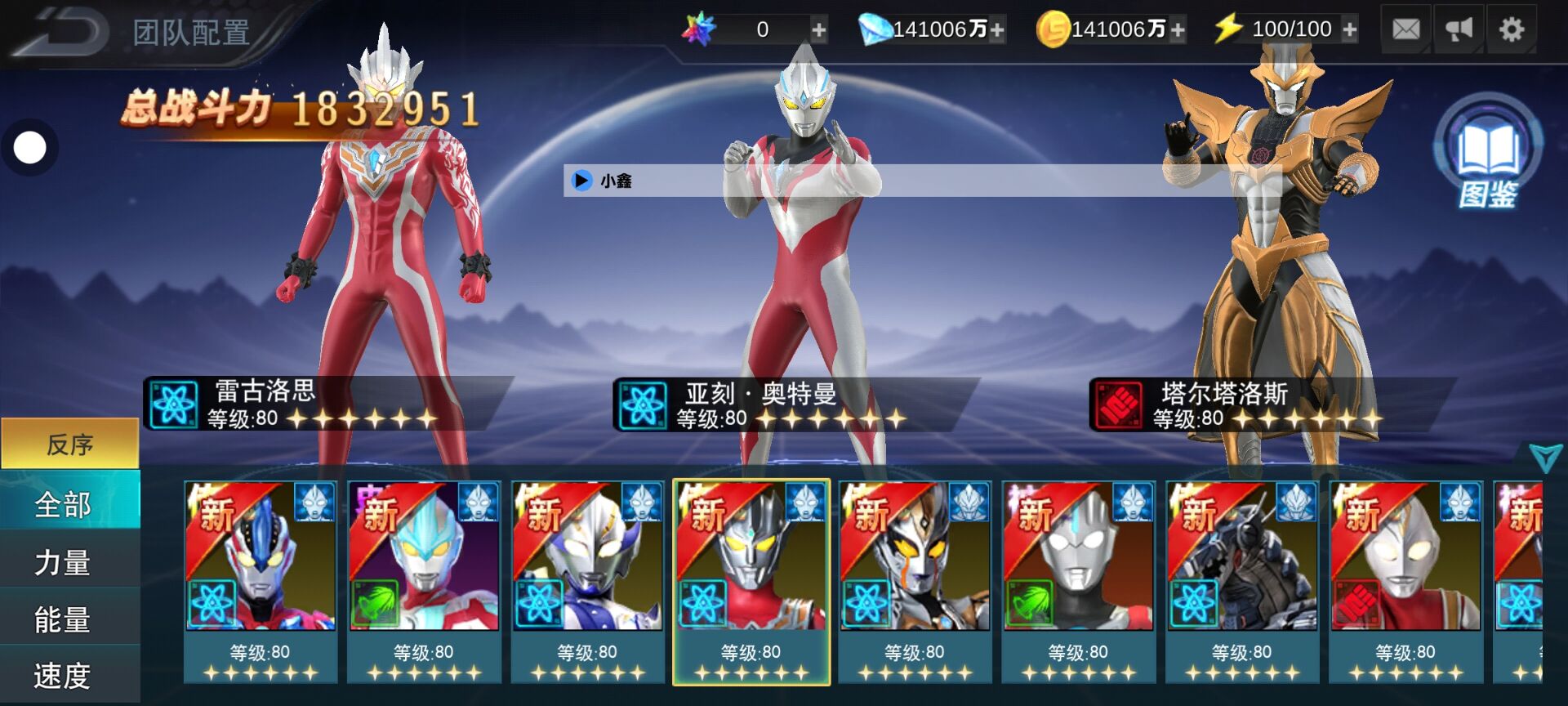The width and height of the screenshot is (1568, 706).
Task: Add gold coins with plus button
Action: (1177, 31)
